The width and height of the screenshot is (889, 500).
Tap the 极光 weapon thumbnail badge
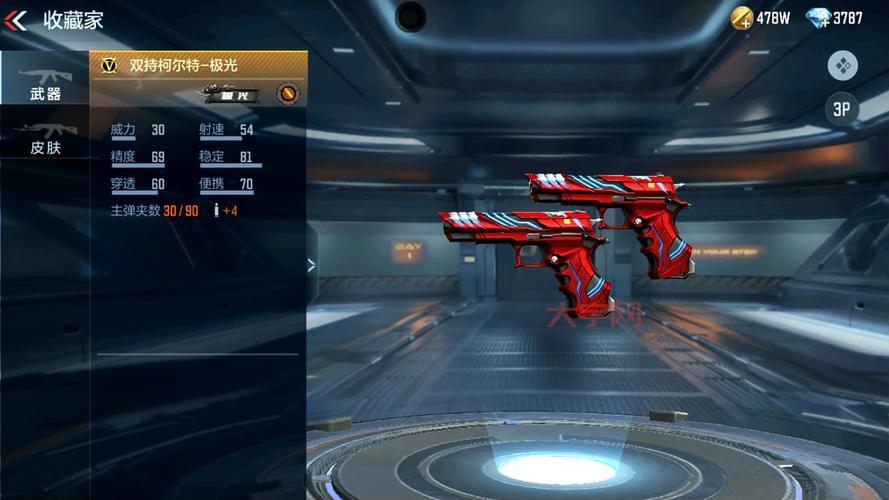coord(232,95)
